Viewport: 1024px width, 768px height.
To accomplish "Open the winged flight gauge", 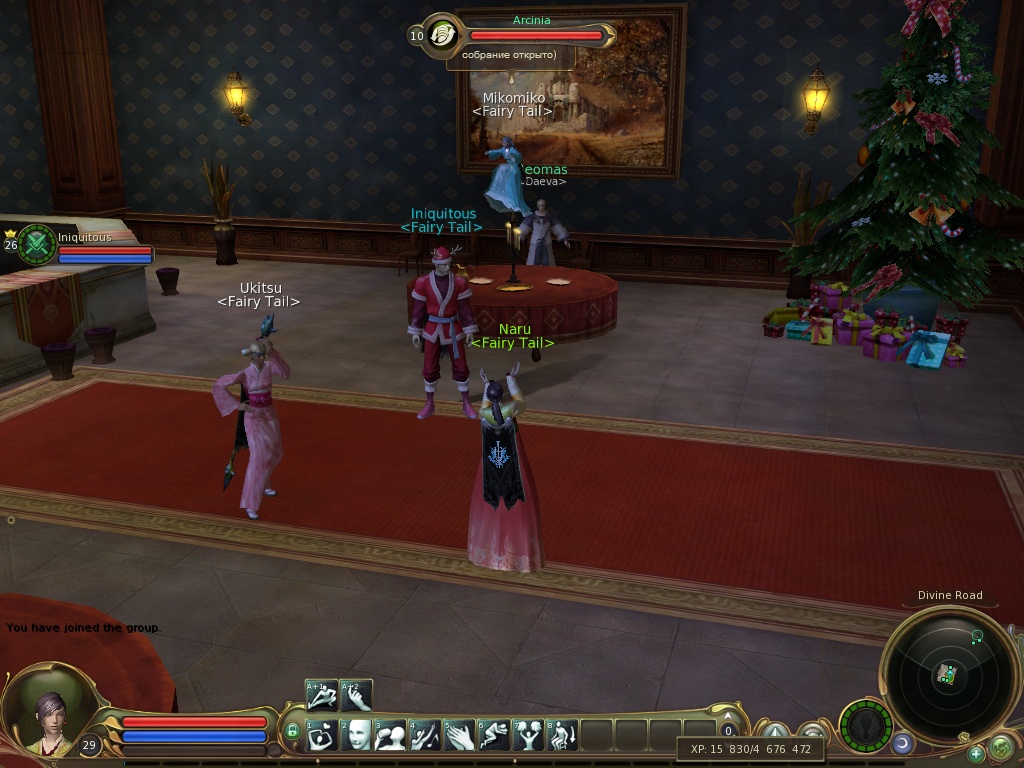I will click(x=865, y=725).
